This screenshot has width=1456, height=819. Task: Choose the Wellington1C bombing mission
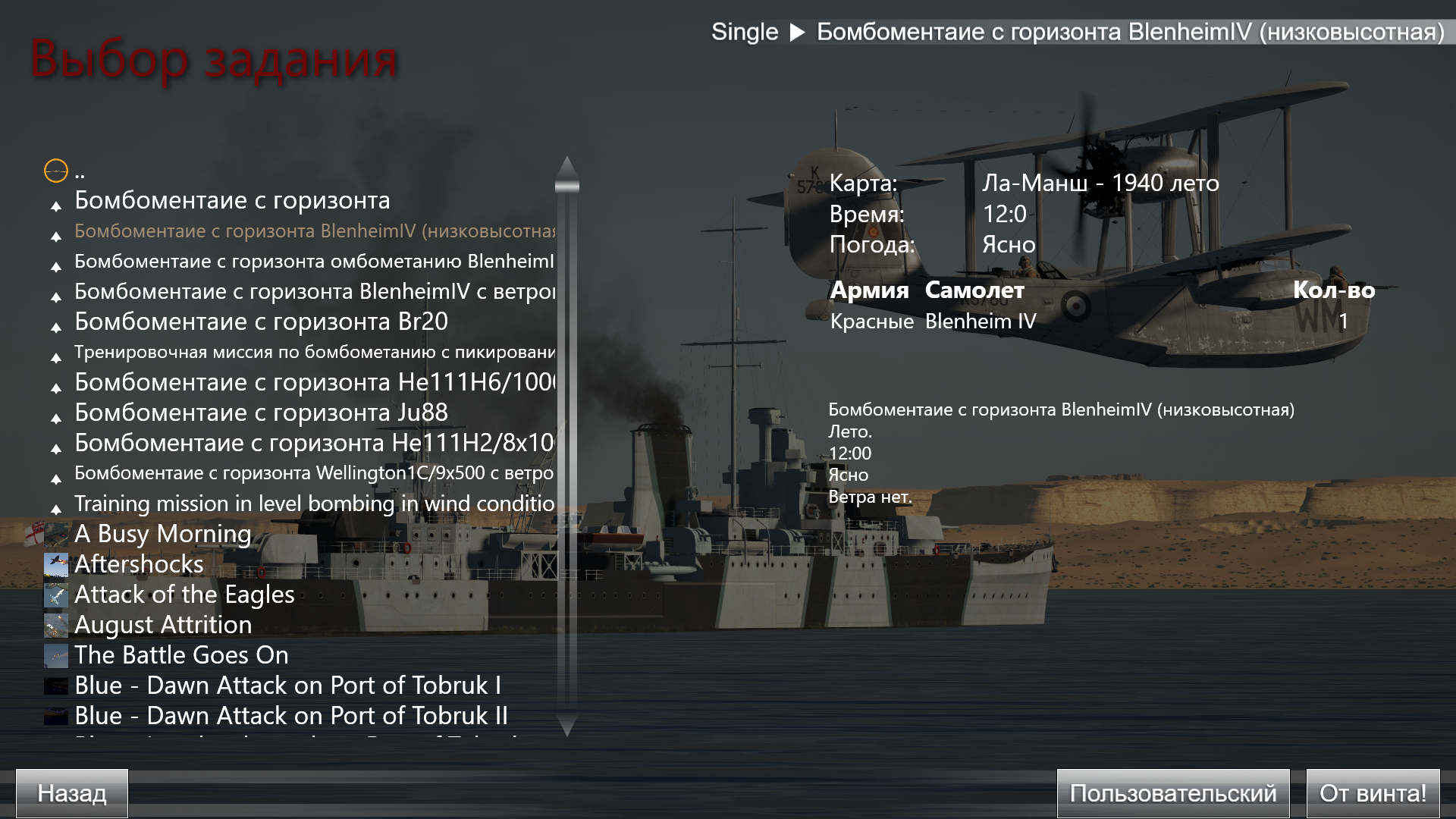click(314, 474)
